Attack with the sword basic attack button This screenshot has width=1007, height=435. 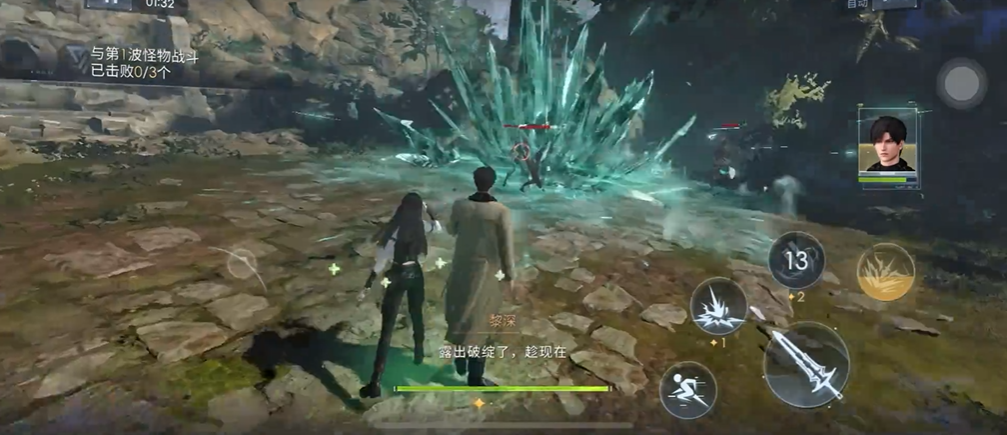click(x=806, y=364)
